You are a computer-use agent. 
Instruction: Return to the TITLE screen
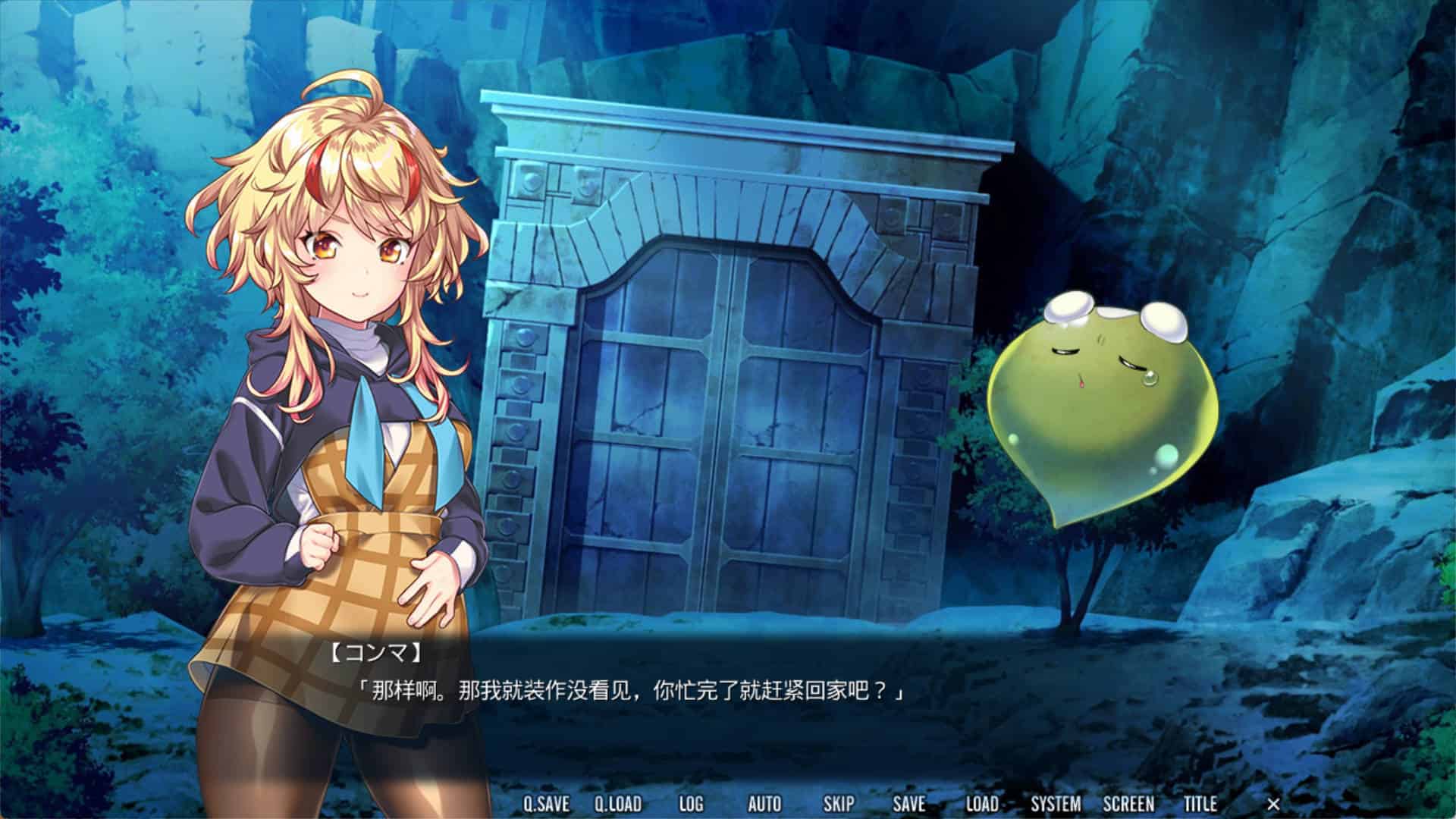[x=1200, y=804]
